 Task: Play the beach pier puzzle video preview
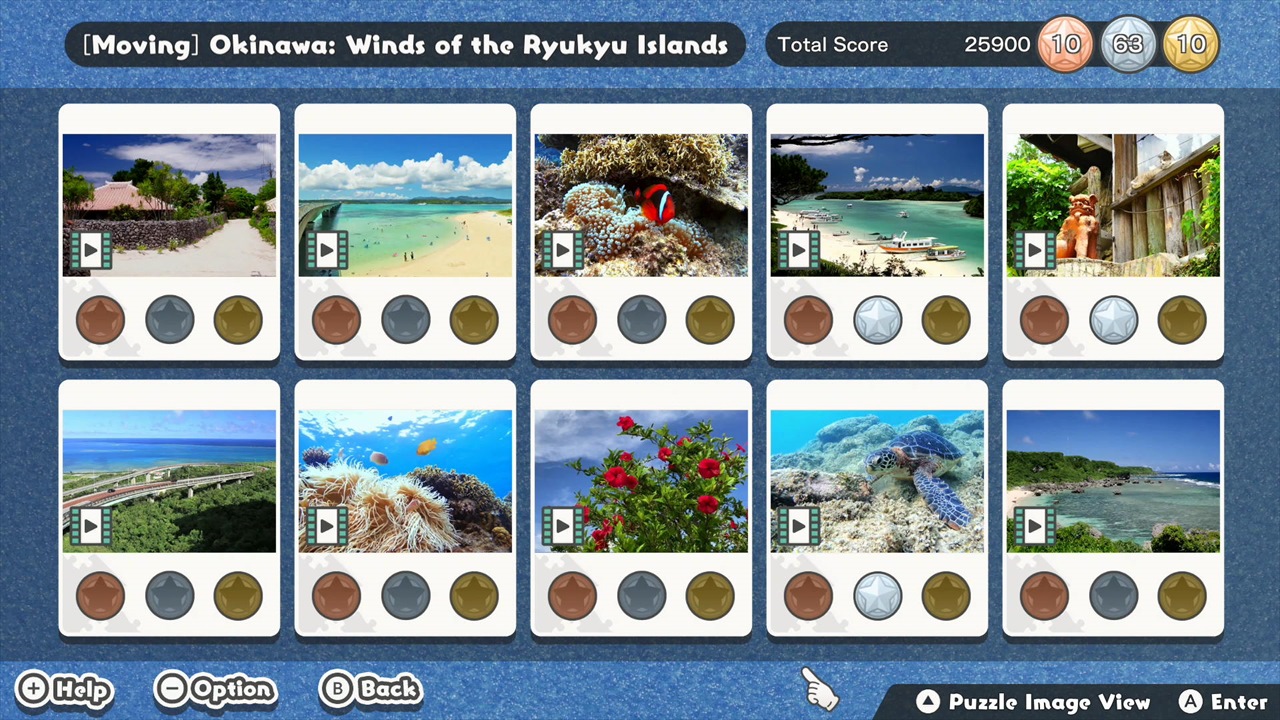tap(329, 250)
